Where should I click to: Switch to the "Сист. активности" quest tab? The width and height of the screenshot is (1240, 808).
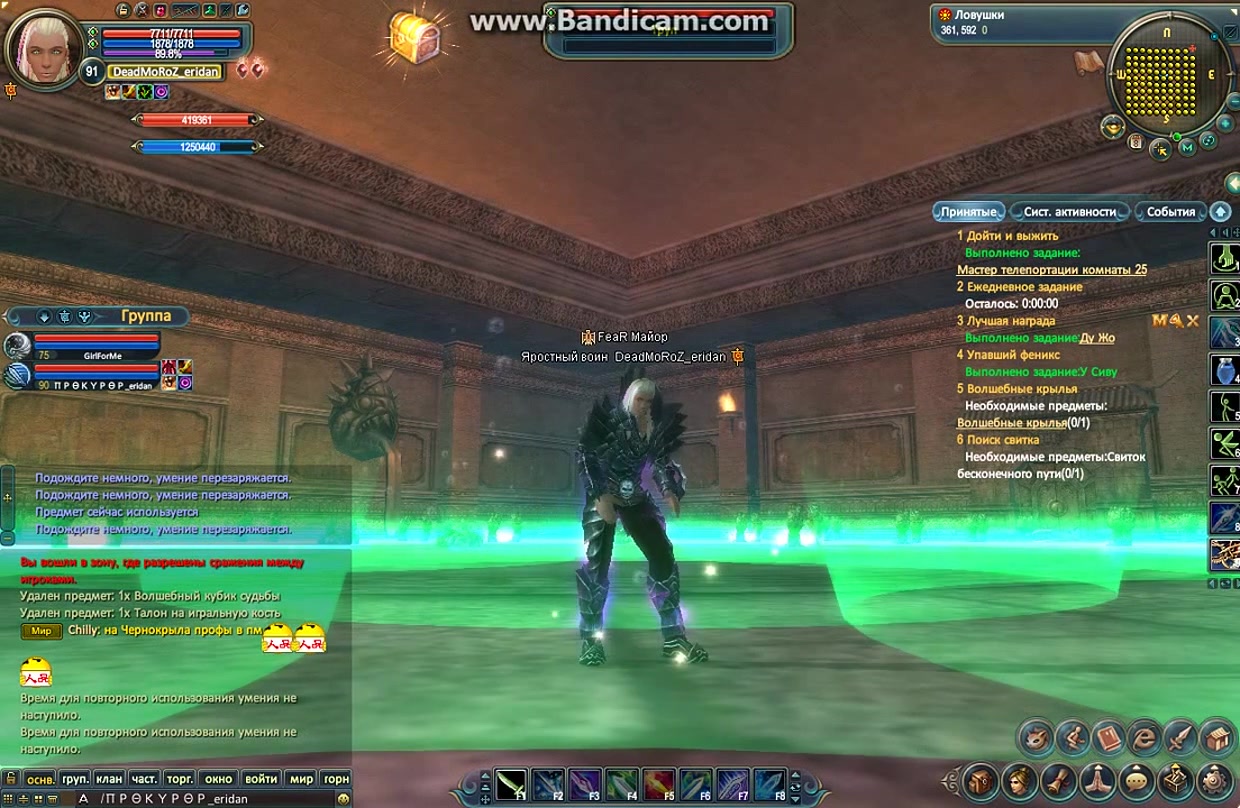click(x=1069, y=212)
